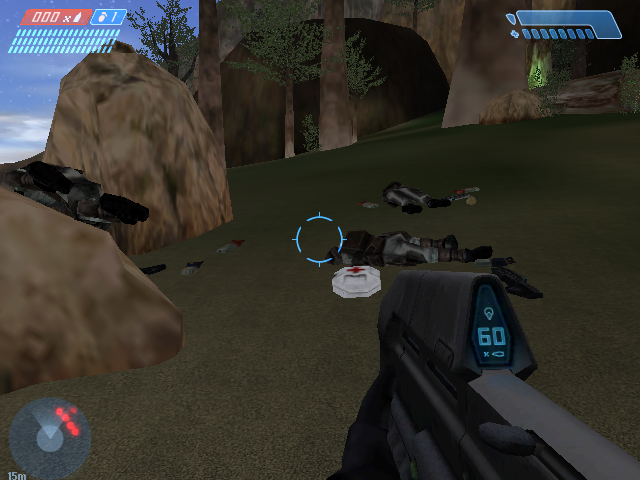Click the motion tracker radar
The height and width of the screenshot is (480, 640).
[x=50, y=437]
